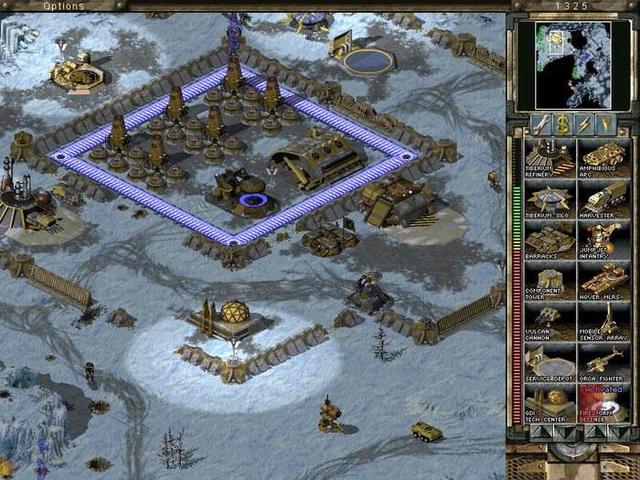640x480 pixels.
Task: Build a Tiberium Refinery
Action: tap(549, 159)
